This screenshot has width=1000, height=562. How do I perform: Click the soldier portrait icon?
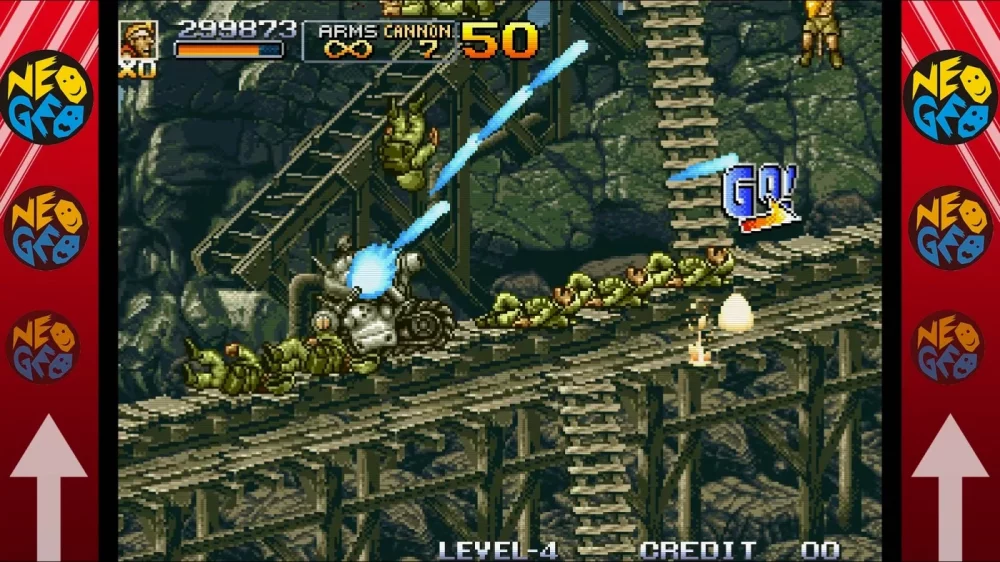coord(138,40)
